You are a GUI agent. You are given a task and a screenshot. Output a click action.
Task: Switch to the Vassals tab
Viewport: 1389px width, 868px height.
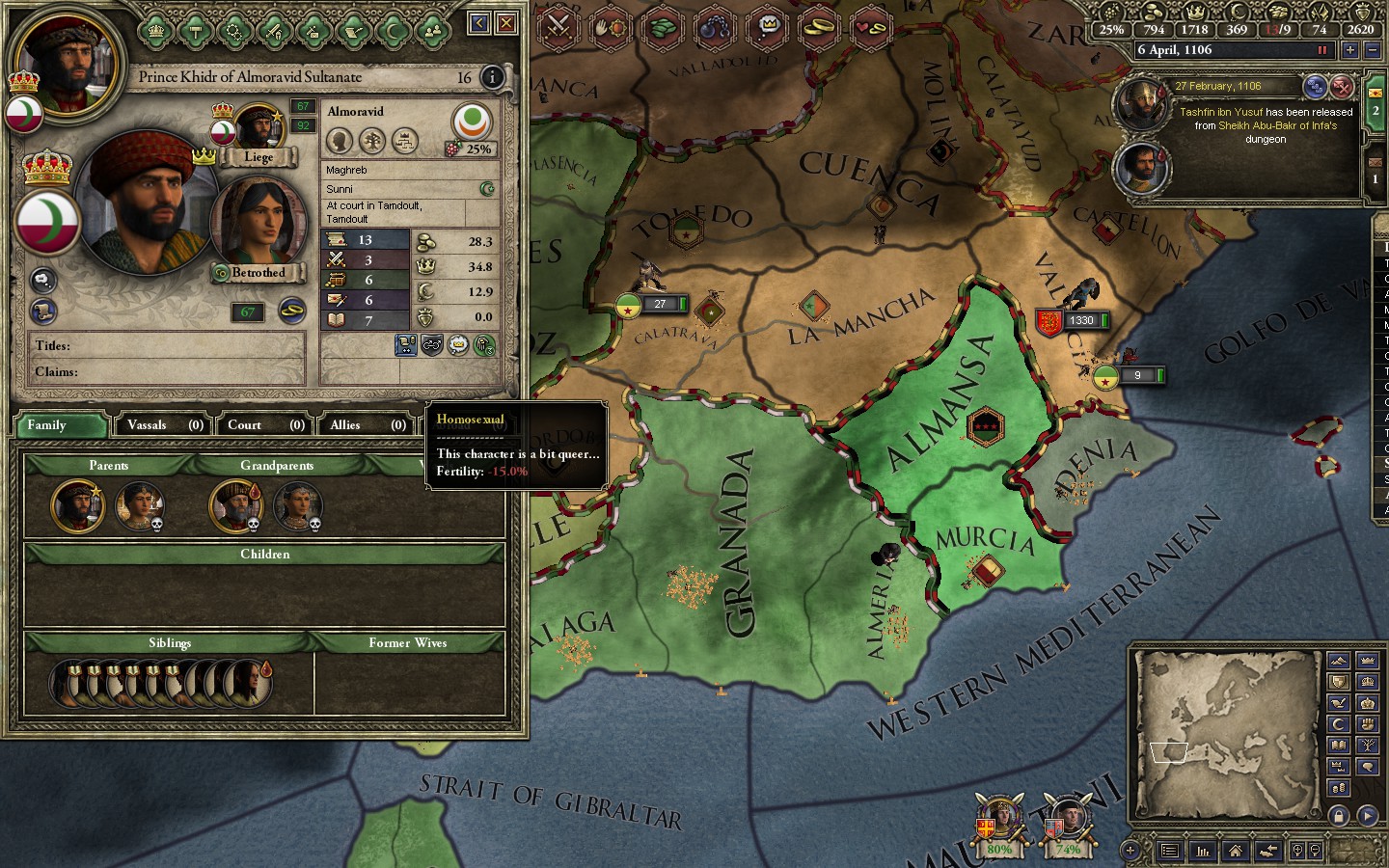[166, 424]
